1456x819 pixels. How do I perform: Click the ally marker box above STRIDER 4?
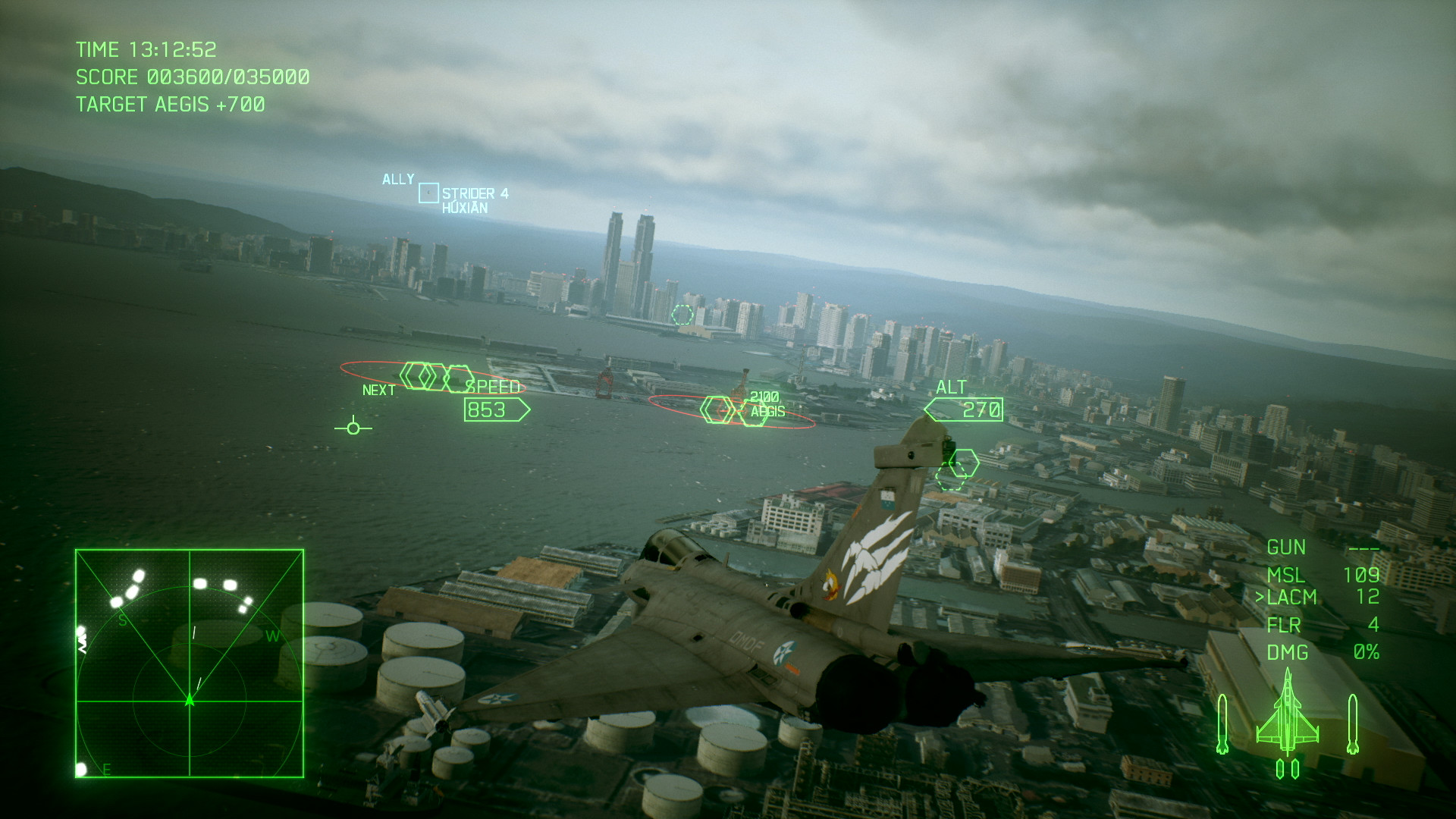[428, 193]
